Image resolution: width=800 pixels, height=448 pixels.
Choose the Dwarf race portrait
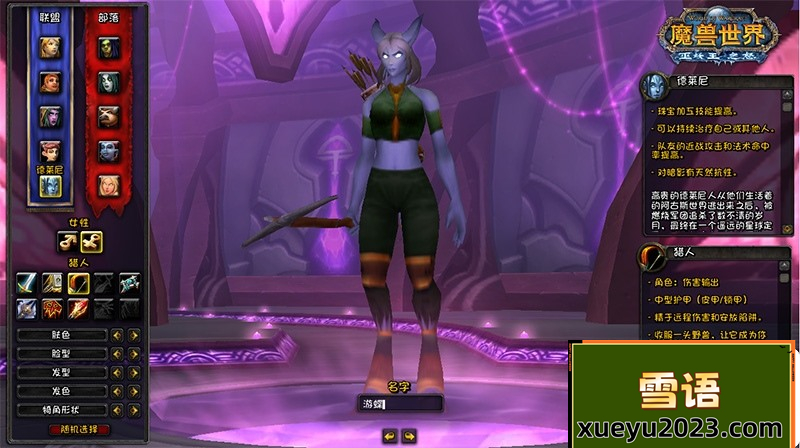tap(49, 82)
